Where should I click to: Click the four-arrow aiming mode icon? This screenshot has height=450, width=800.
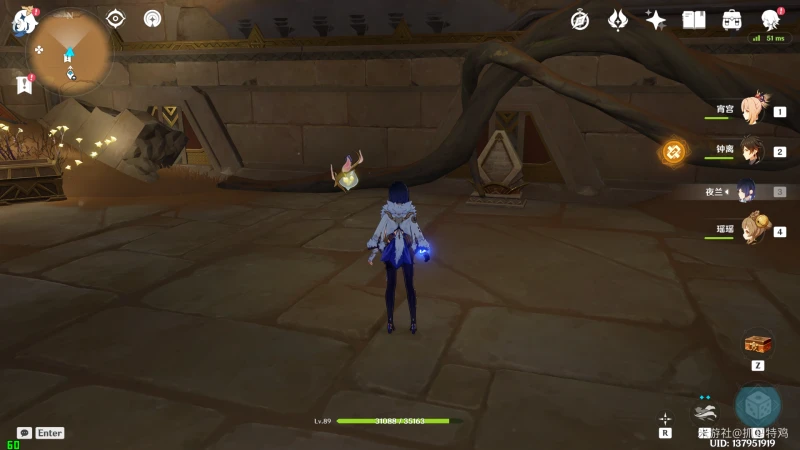pyautogui.click(x=665, y=419)
